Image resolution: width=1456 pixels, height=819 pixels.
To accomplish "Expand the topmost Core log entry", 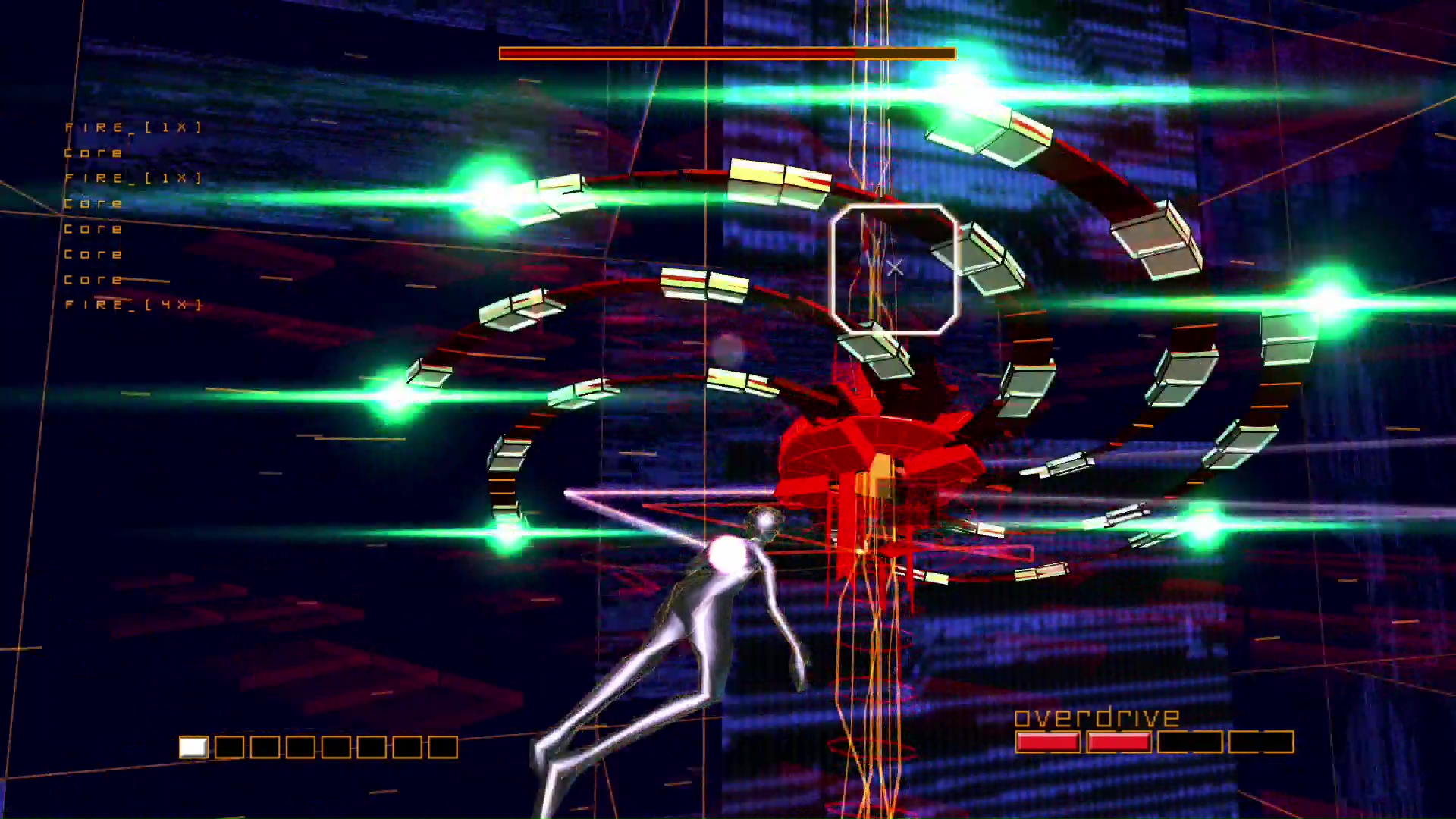I will 93,152.
